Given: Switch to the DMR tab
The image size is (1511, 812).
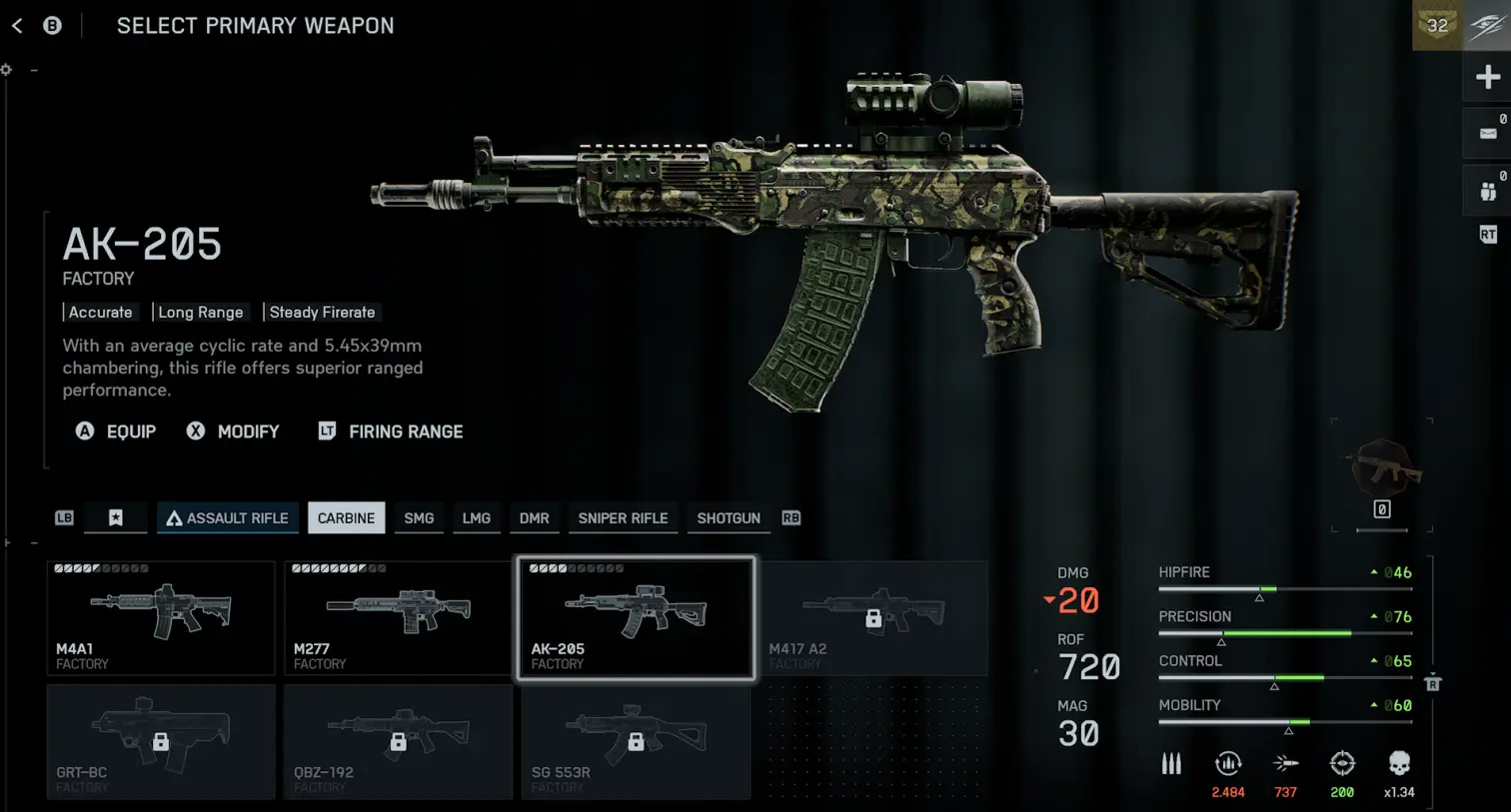Looking at the screenshot, I should 534,518.
